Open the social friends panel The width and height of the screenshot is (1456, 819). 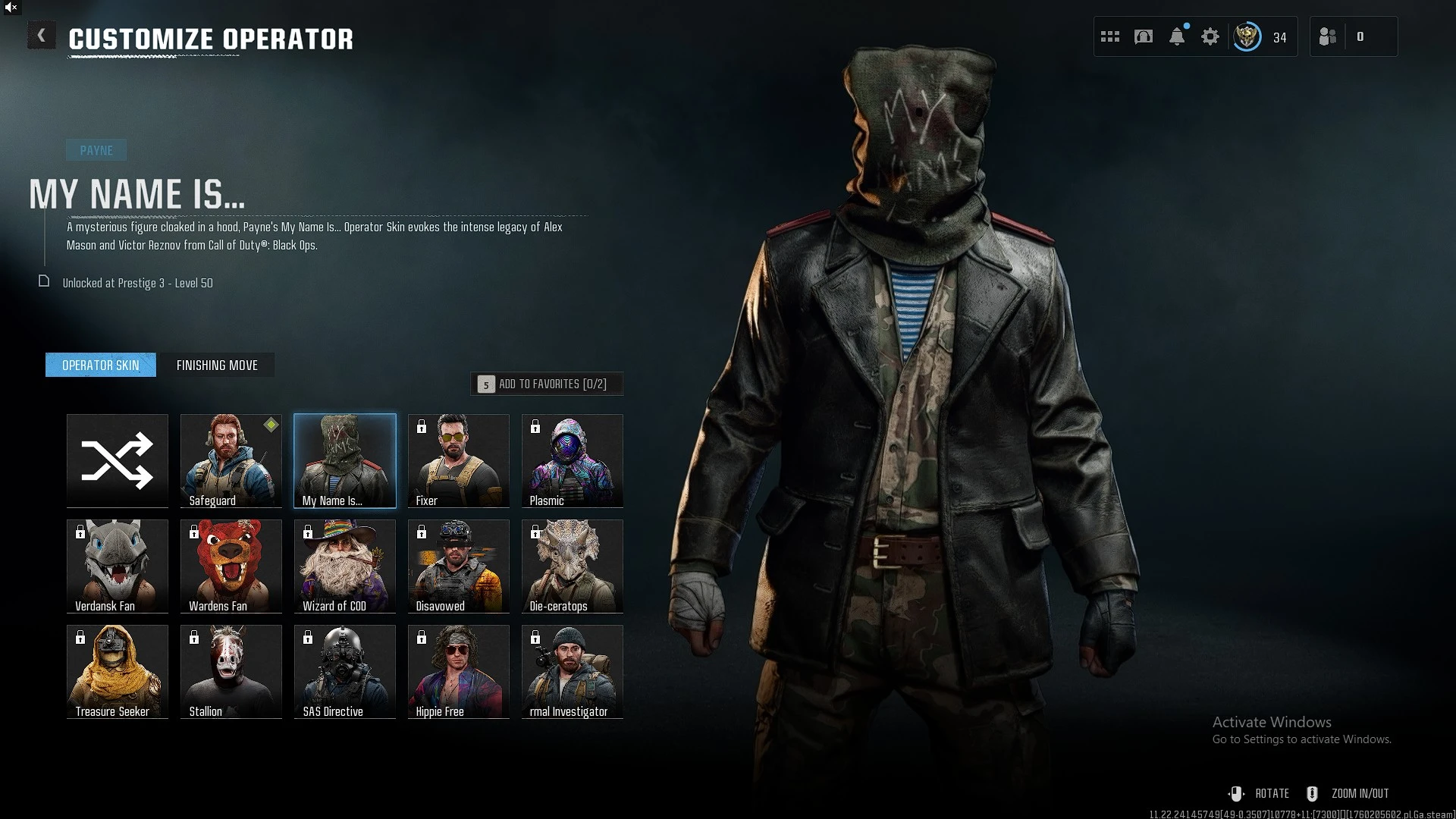point(1328,36)
